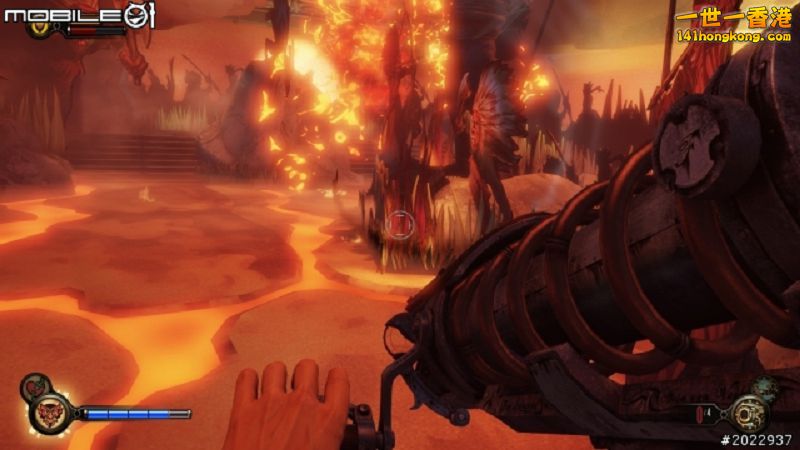800x450 pixels.
Task: Click the Mobile01 watermark logo
Action: coord(76,14)
